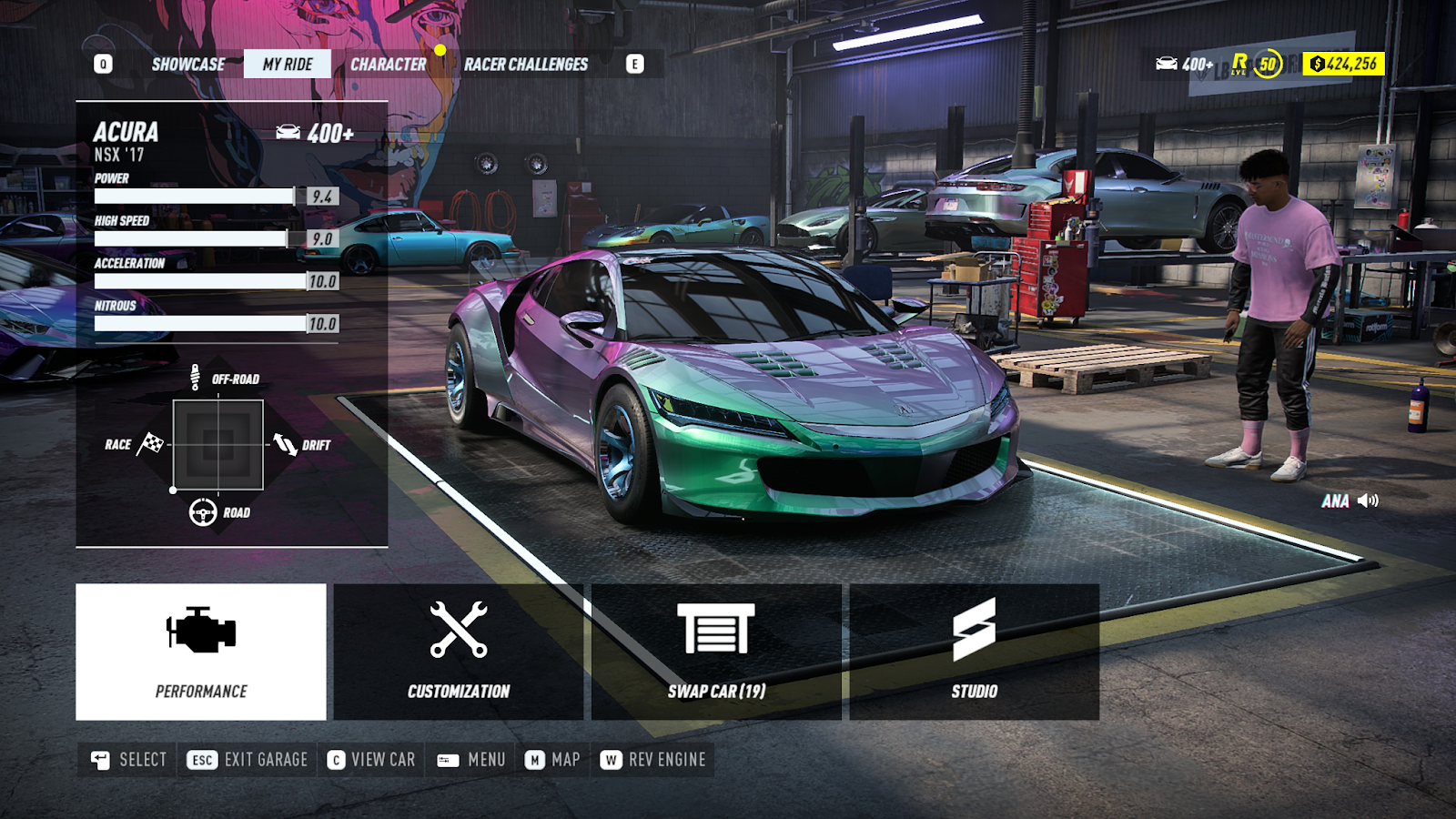The height and width of the screenshot is (819, 1456).
Task: Activate the Rev Engine option
Action: pyautogui.click(x=653, y=760)
